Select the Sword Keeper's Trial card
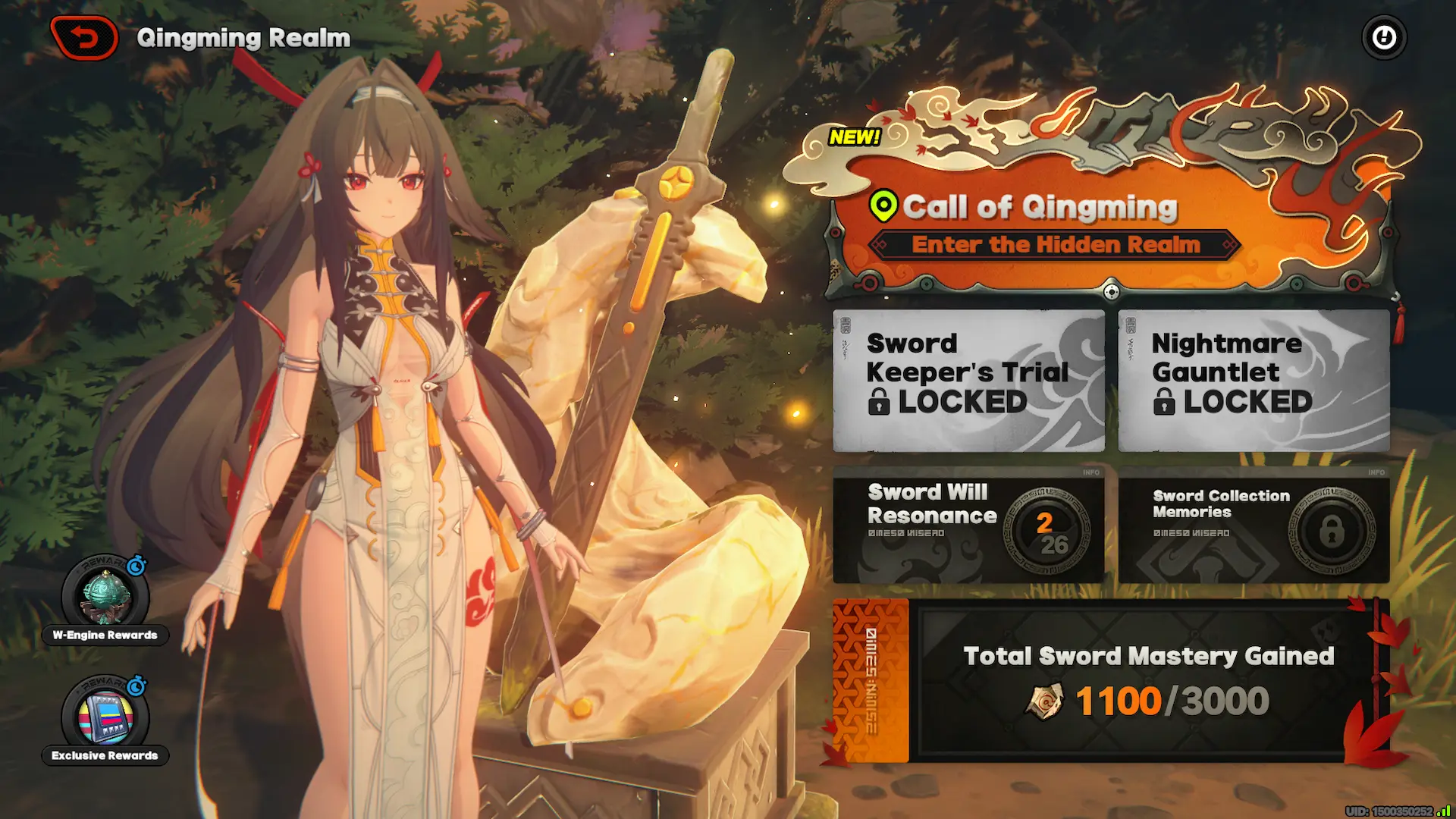The width and height of the screenshot is (1456, 819). click(968, 378)
